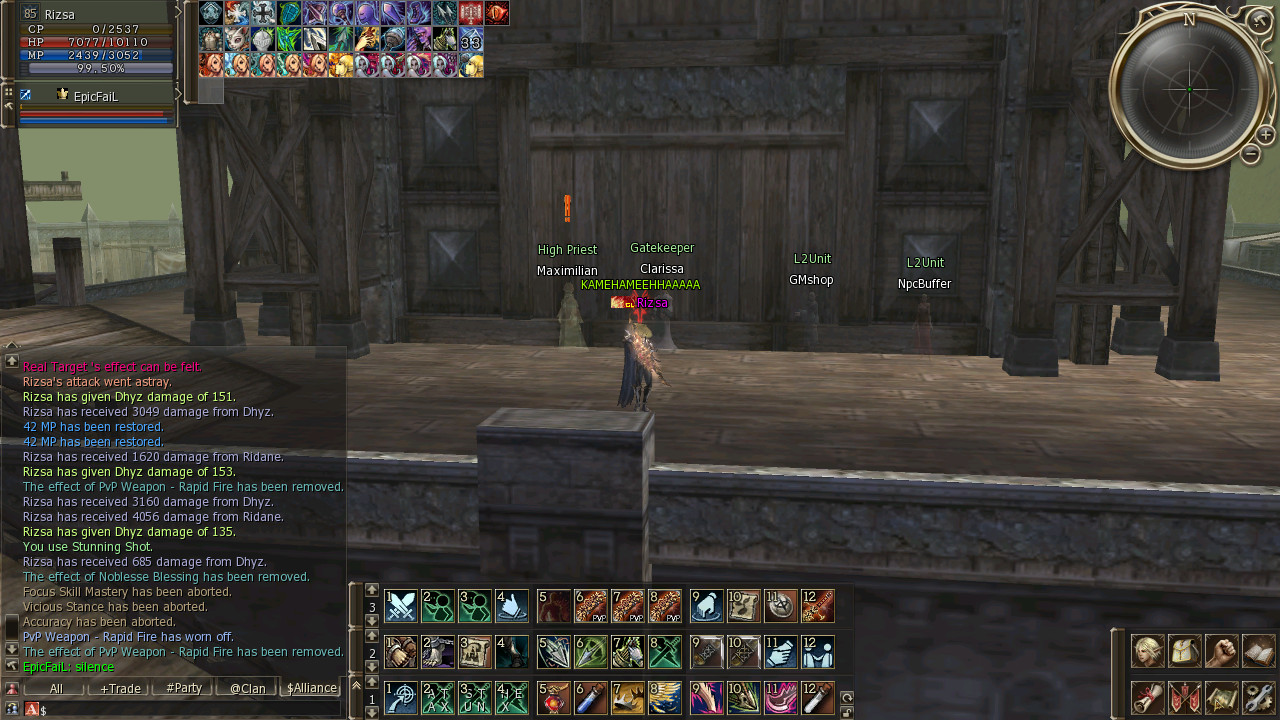Select the @Clan chat tab
The width and height of the screenshot is (1280, 720).
248,688
